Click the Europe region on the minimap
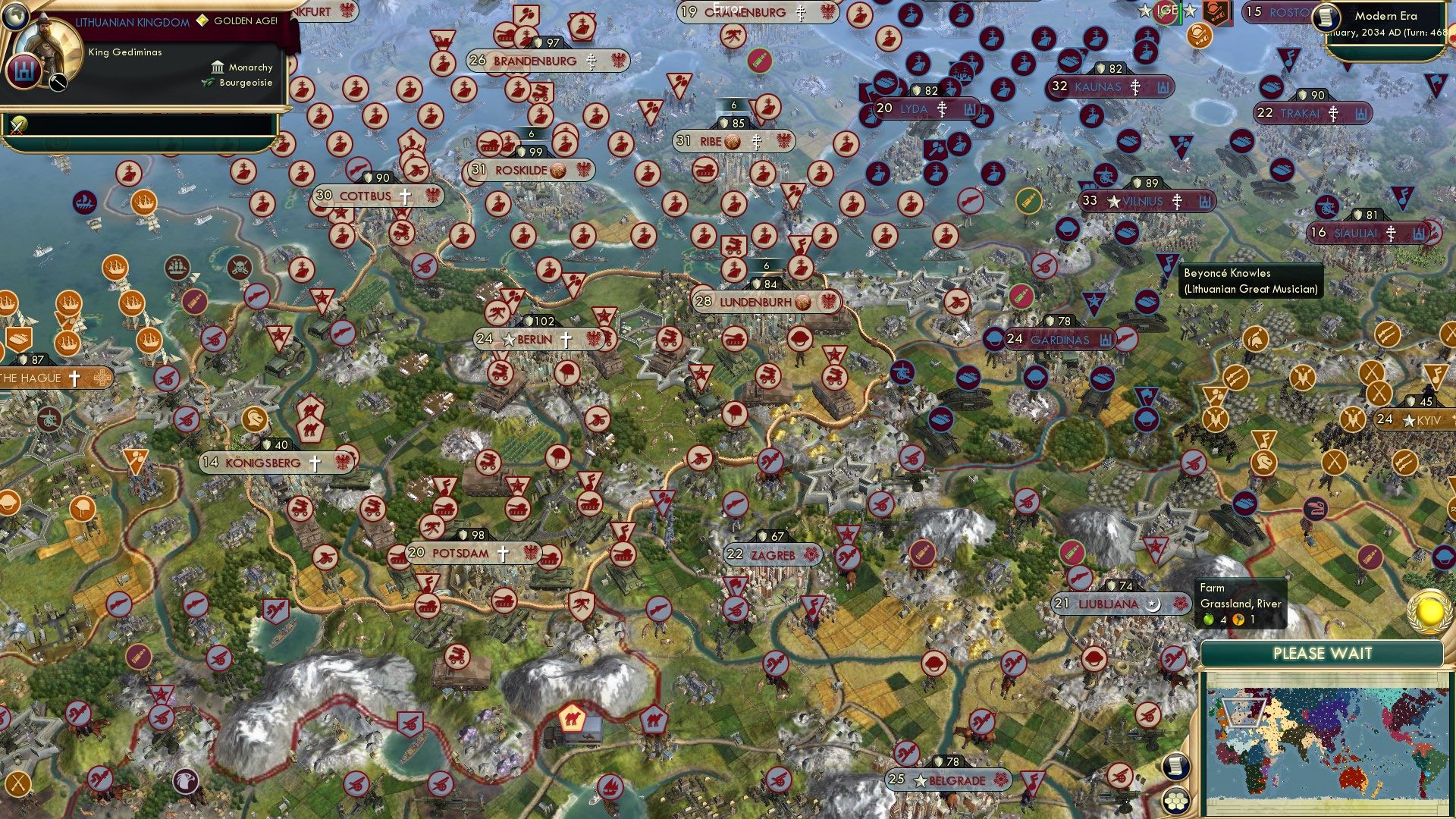Image resolution: width=1456 pixels, height=819 pixels. (x=1243, y=711)
